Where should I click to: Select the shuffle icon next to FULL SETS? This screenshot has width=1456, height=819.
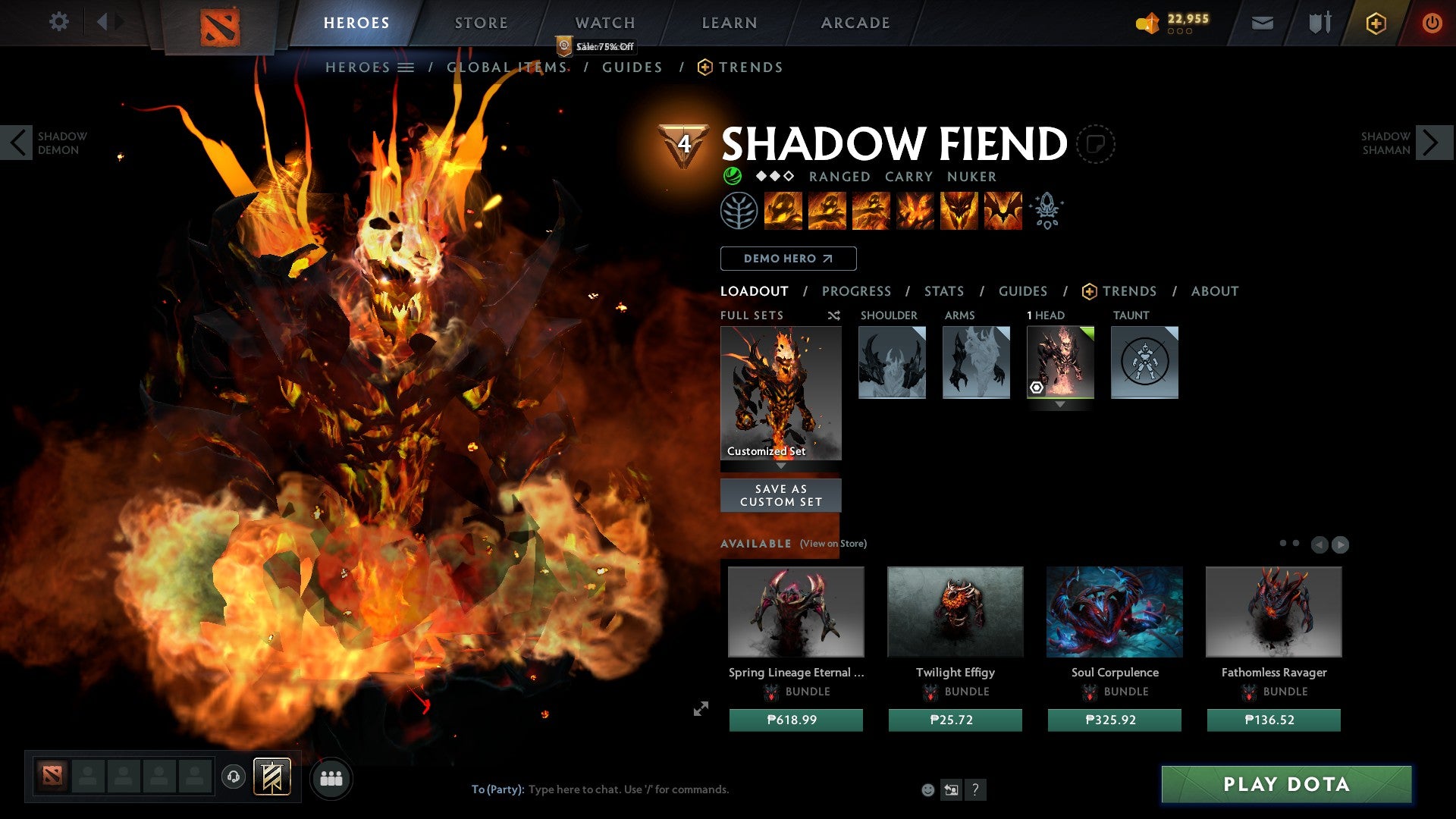pyautogui.click(x=834, y=315)
